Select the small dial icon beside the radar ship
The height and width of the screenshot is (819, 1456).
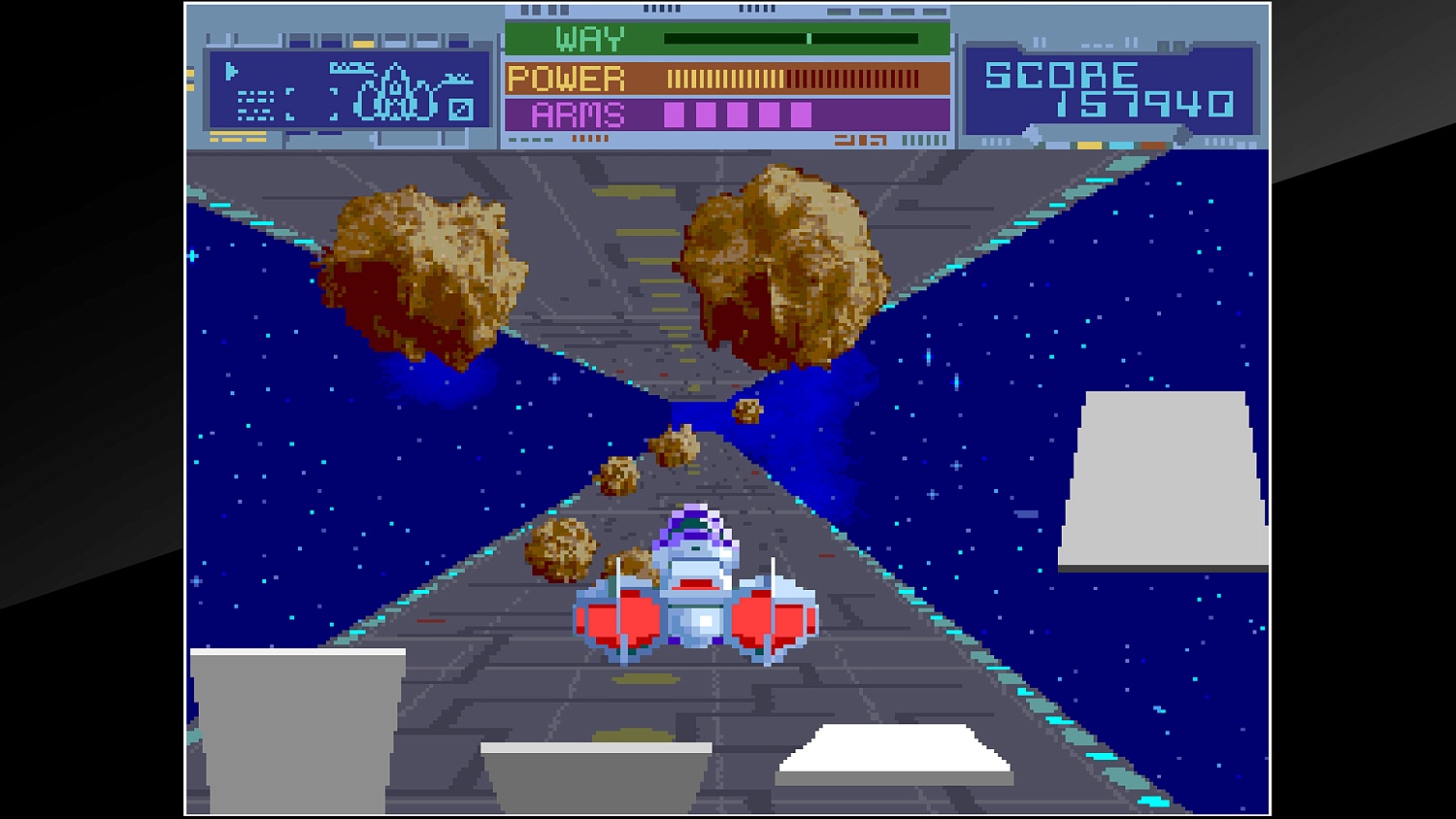(461, 110)
